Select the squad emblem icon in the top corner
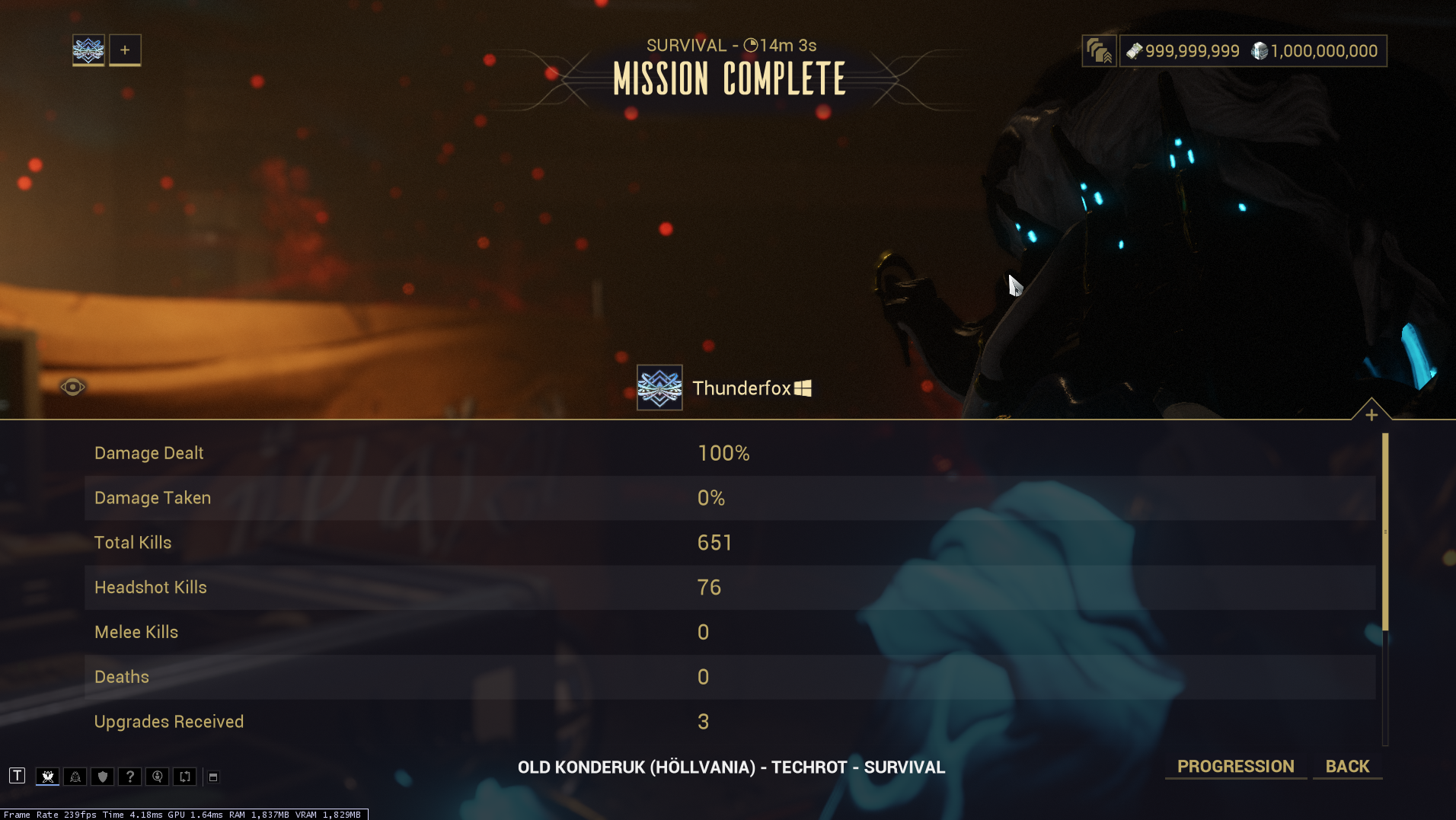This screenshot has height=820, width=1456. pos(88,50)
